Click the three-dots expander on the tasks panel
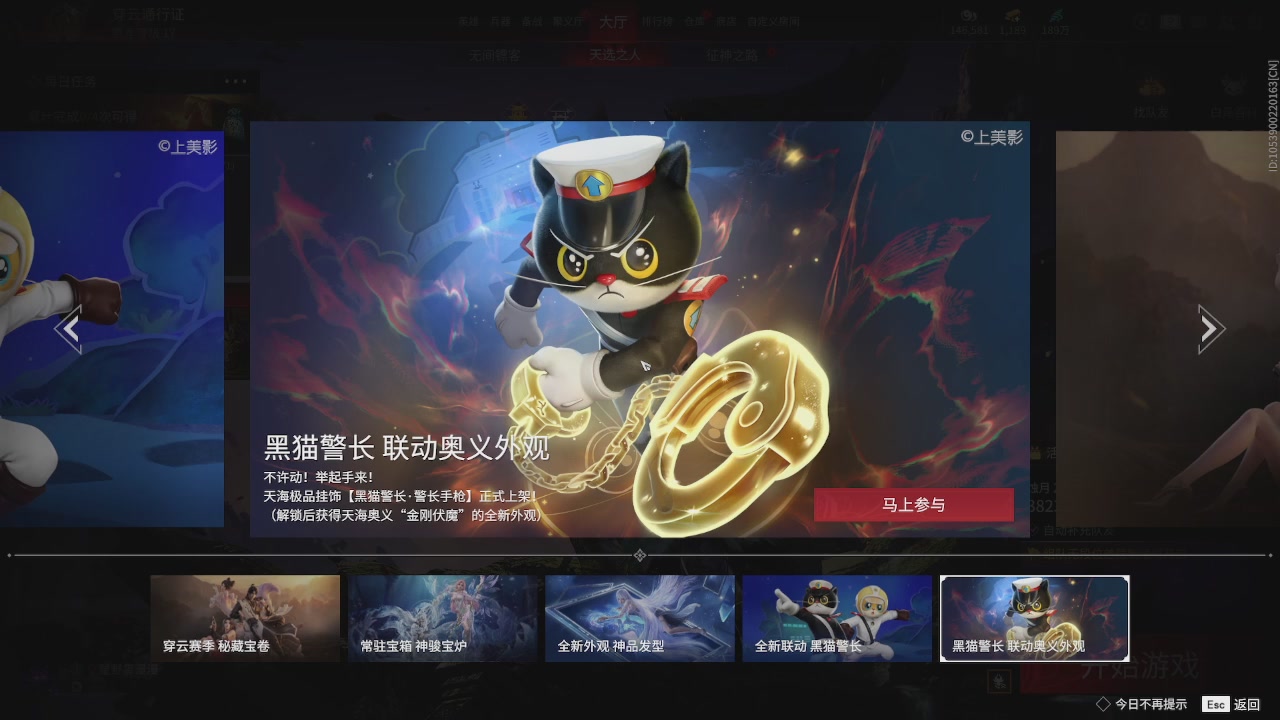 pyautogui.click(x=236, y=81)
